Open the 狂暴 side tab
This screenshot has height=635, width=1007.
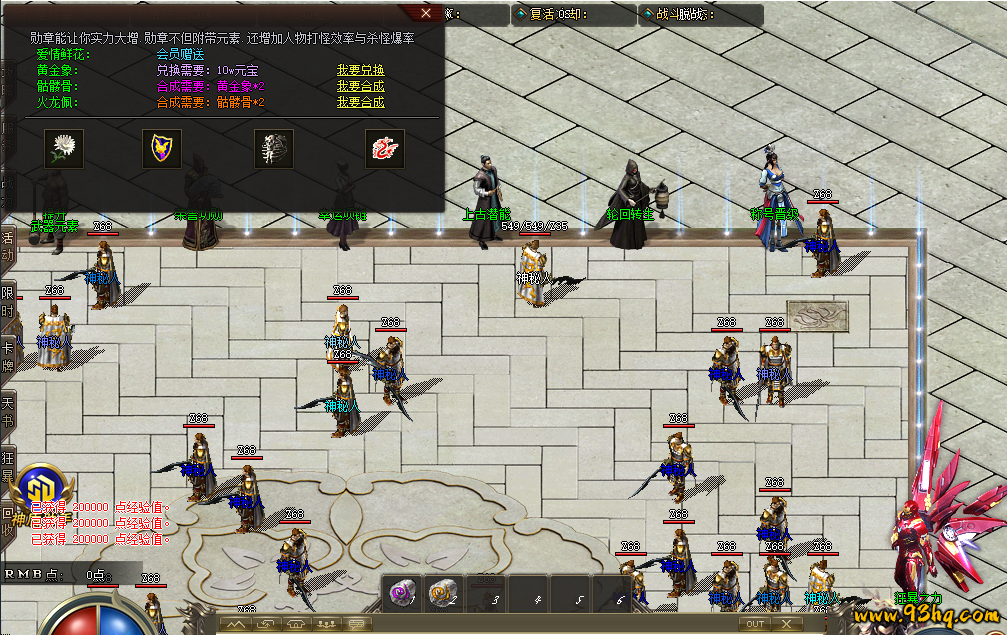(x=7, y=466)
